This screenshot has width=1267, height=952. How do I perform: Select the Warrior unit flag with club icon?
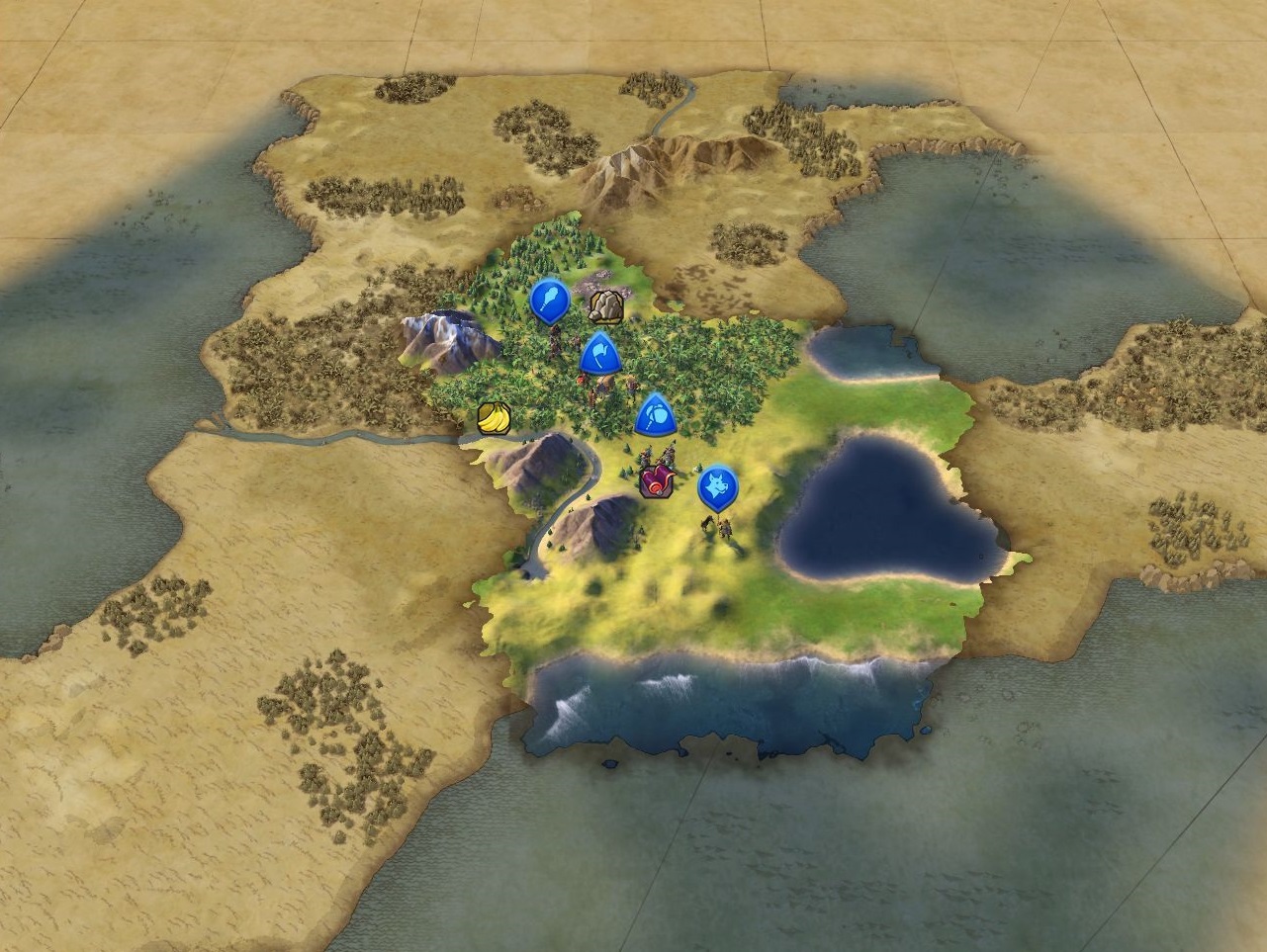pos(550,300)
